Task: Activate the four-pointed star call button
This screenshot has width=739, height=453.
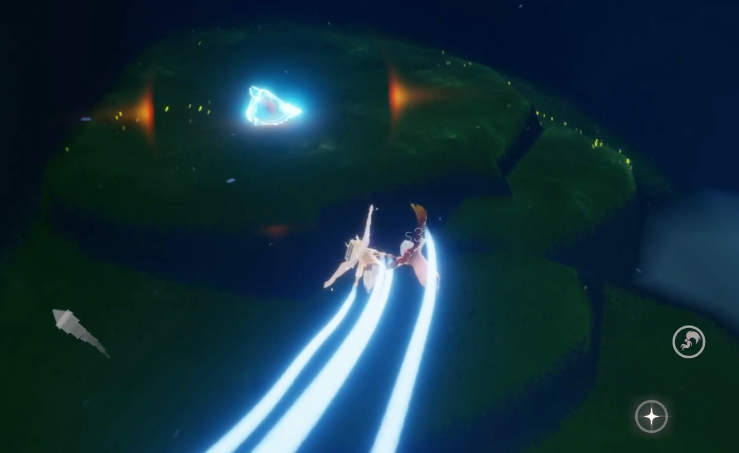Action: point(652,416)
